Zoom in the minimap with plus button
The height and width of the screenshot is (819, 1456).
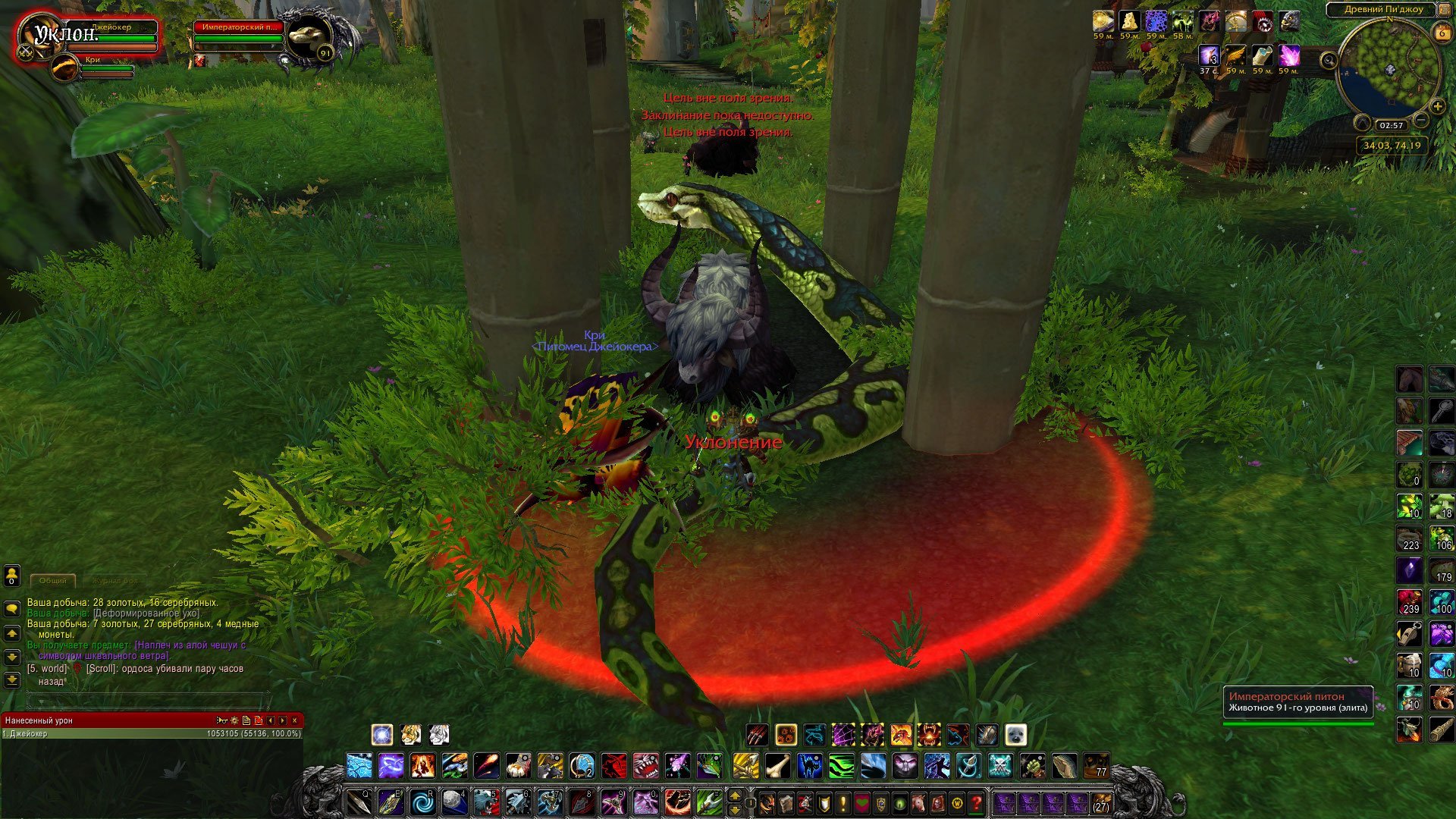[1437, 106]
